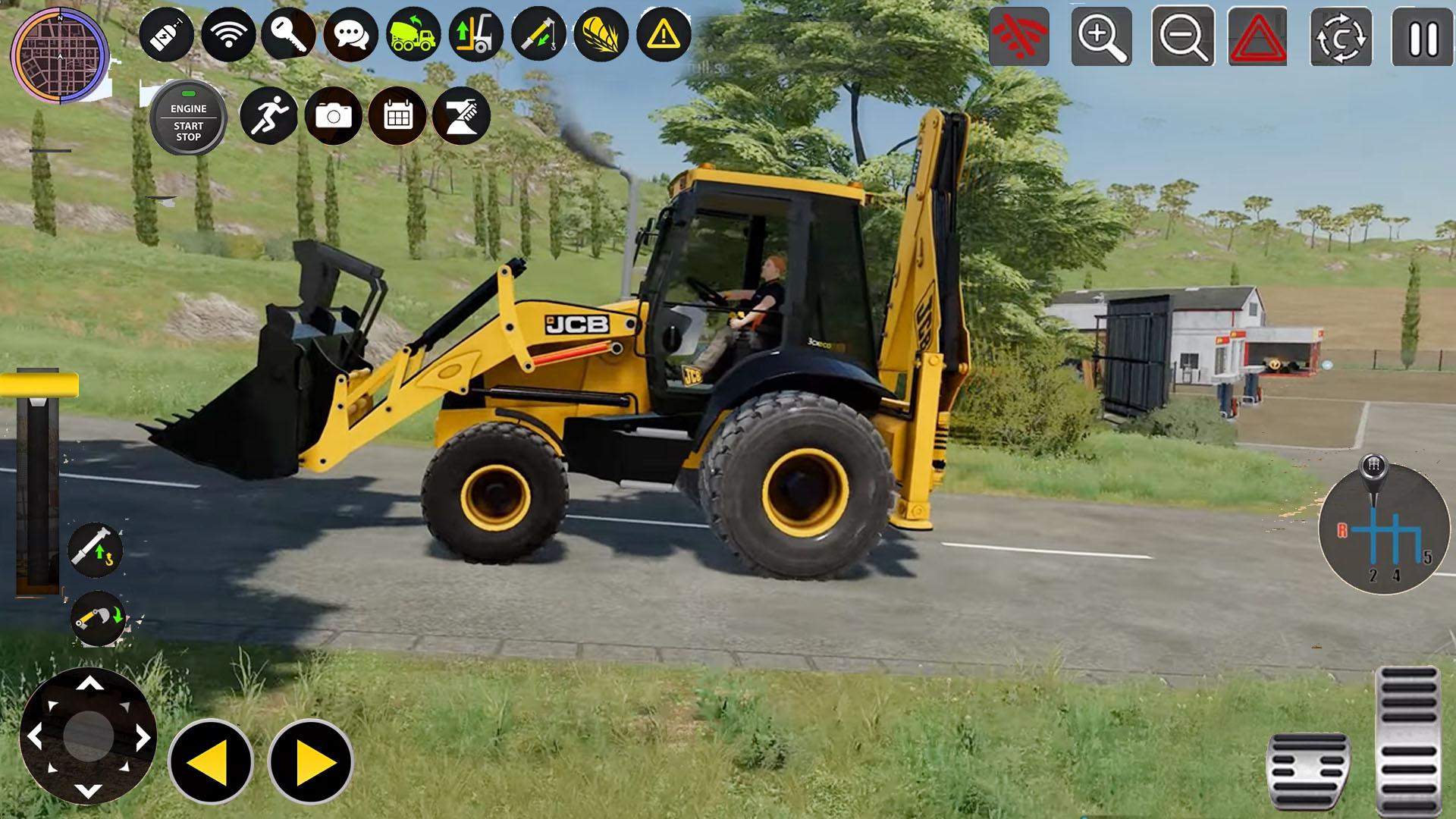Tap the warning triangle icon
This screenshot has width=1456, height=819.
(662, 34)
